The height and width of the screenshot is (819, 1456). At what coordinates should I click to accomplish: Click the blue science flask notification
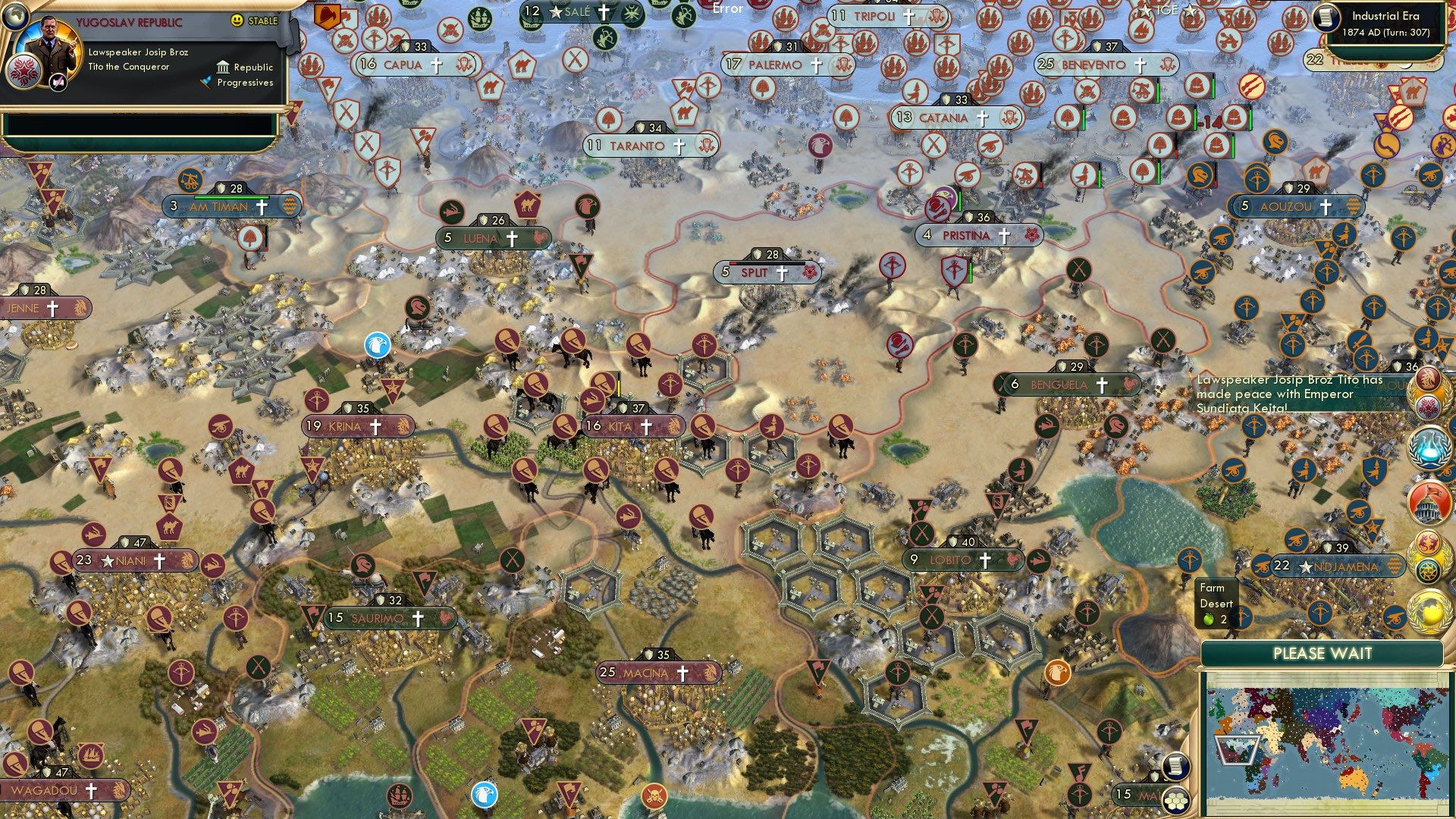[x=1429, y=447]
